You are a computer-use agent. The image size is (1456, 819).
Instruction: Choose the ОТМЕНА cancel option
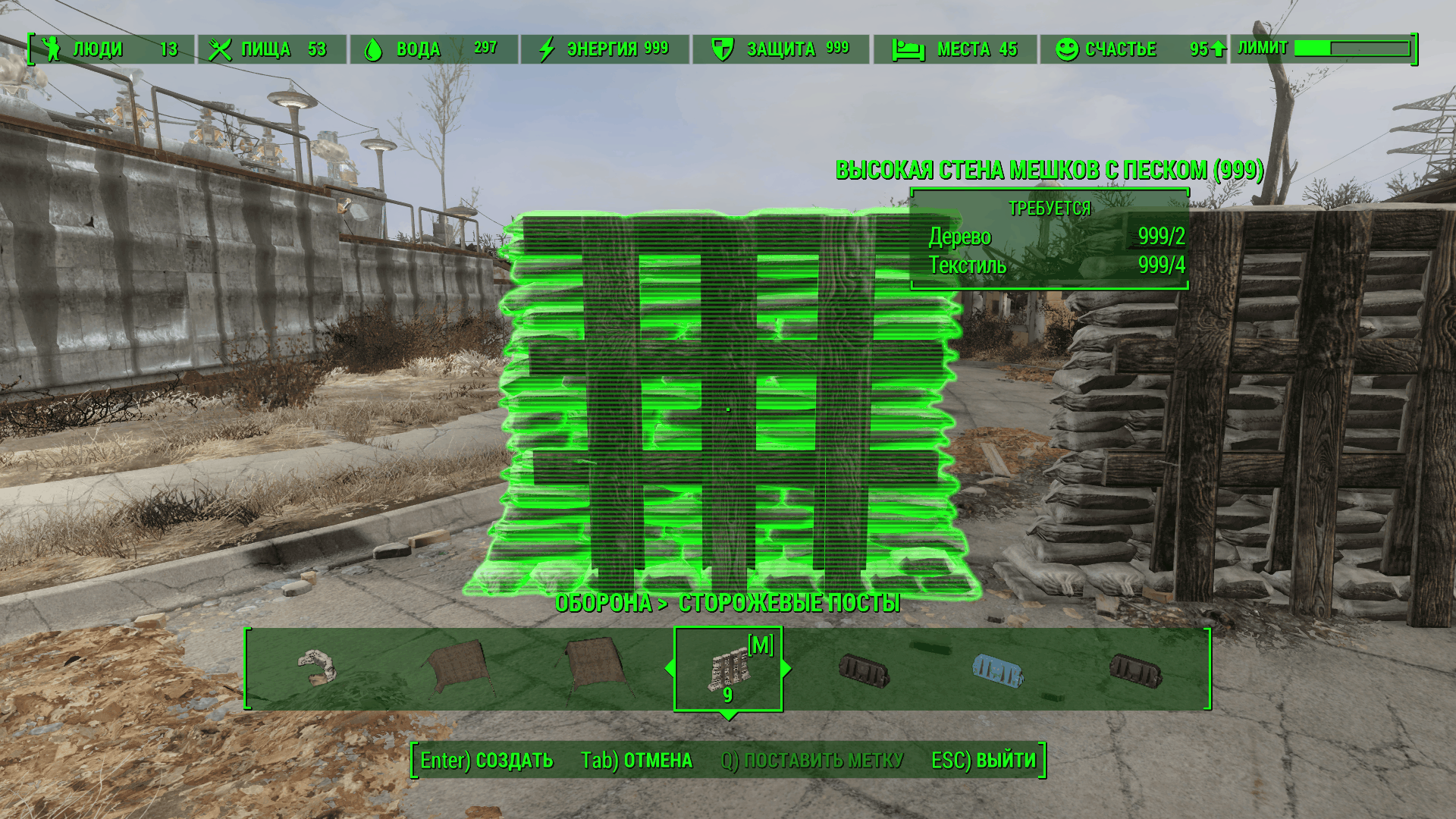tap(636, 761)
